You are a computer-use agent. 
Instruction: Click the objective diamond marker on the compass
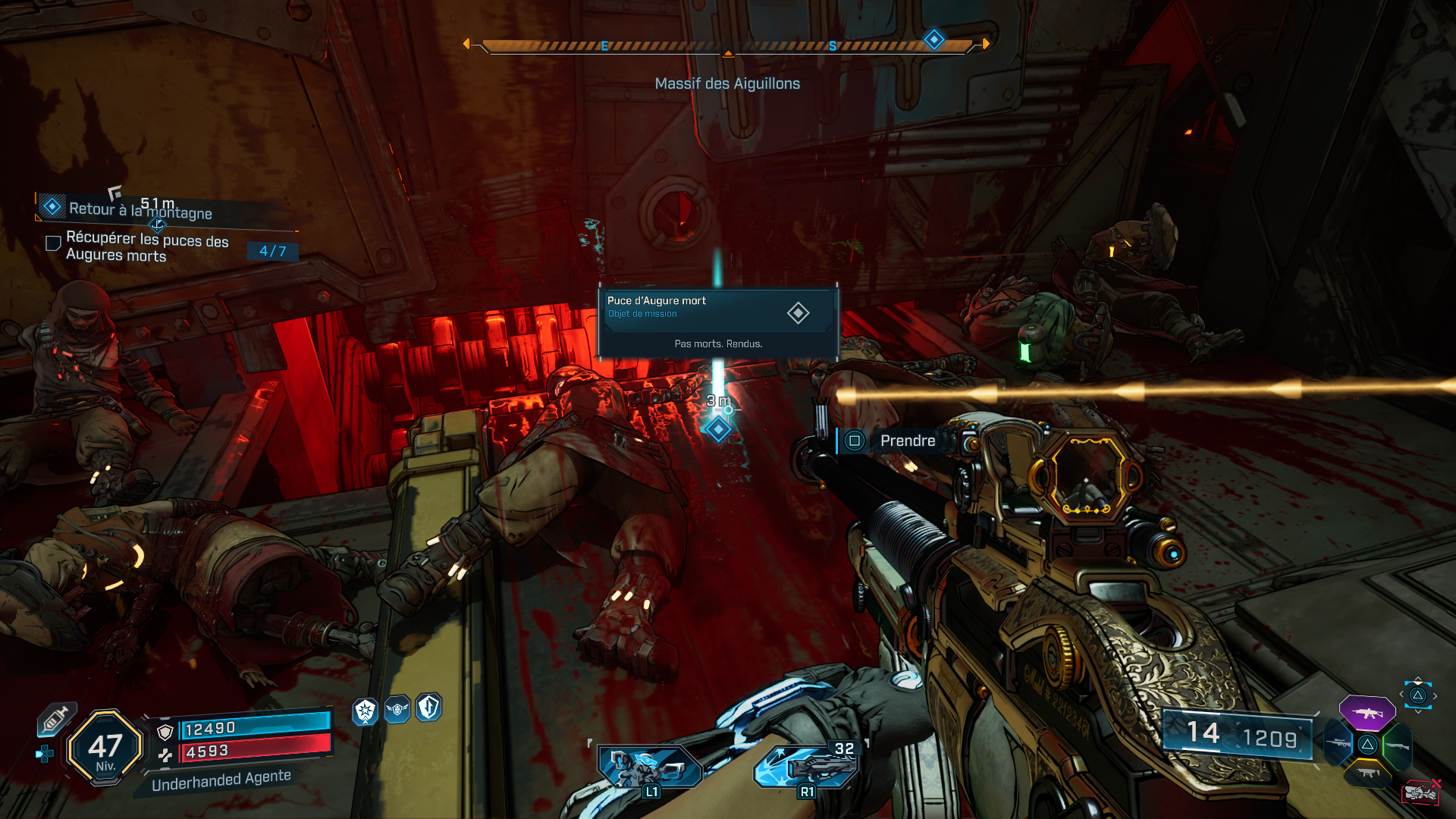pyautogui.click(x=934, y=39)
